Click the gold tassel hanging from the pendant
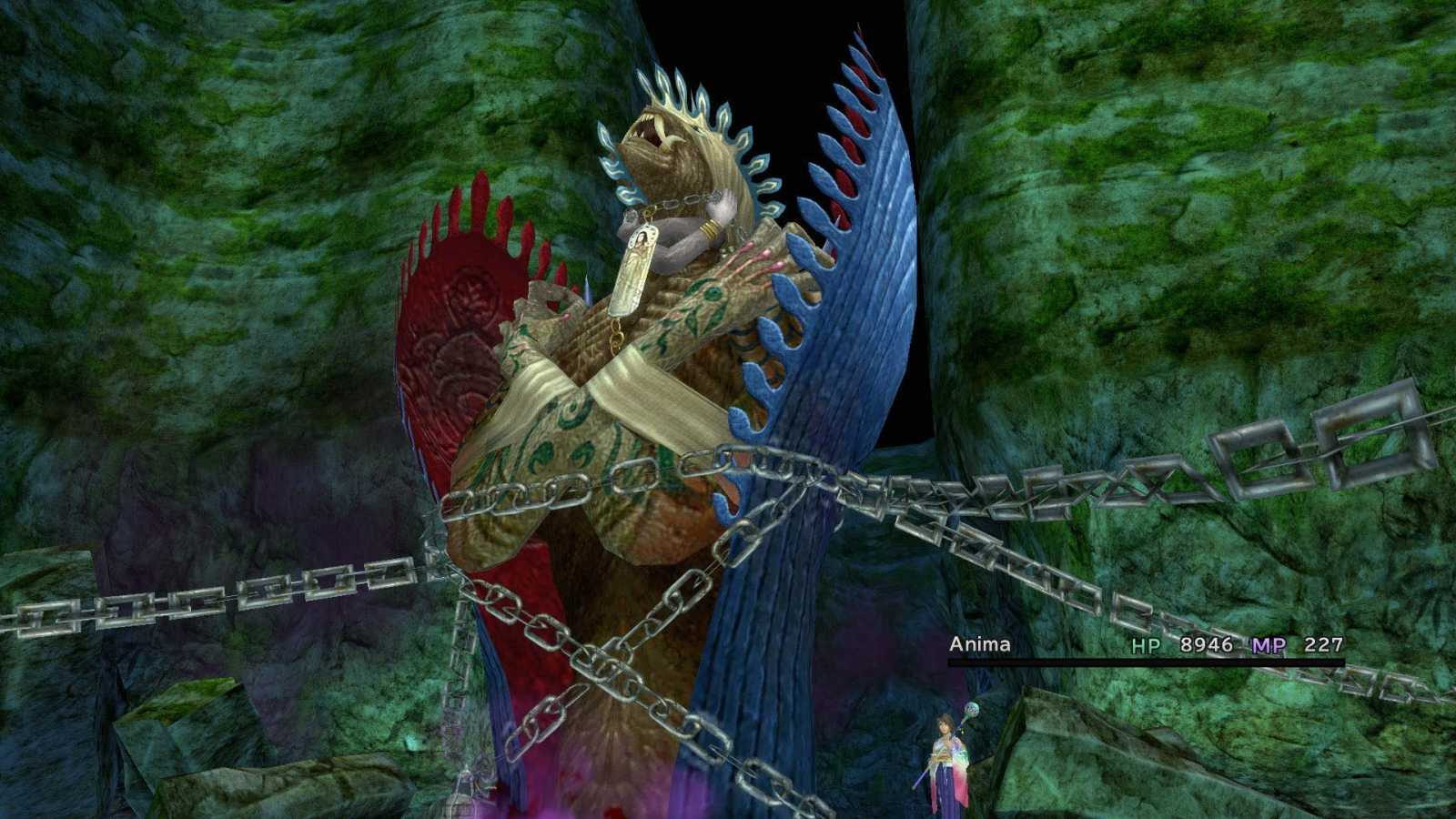The image size is (1456, 819). coord(615,337)
